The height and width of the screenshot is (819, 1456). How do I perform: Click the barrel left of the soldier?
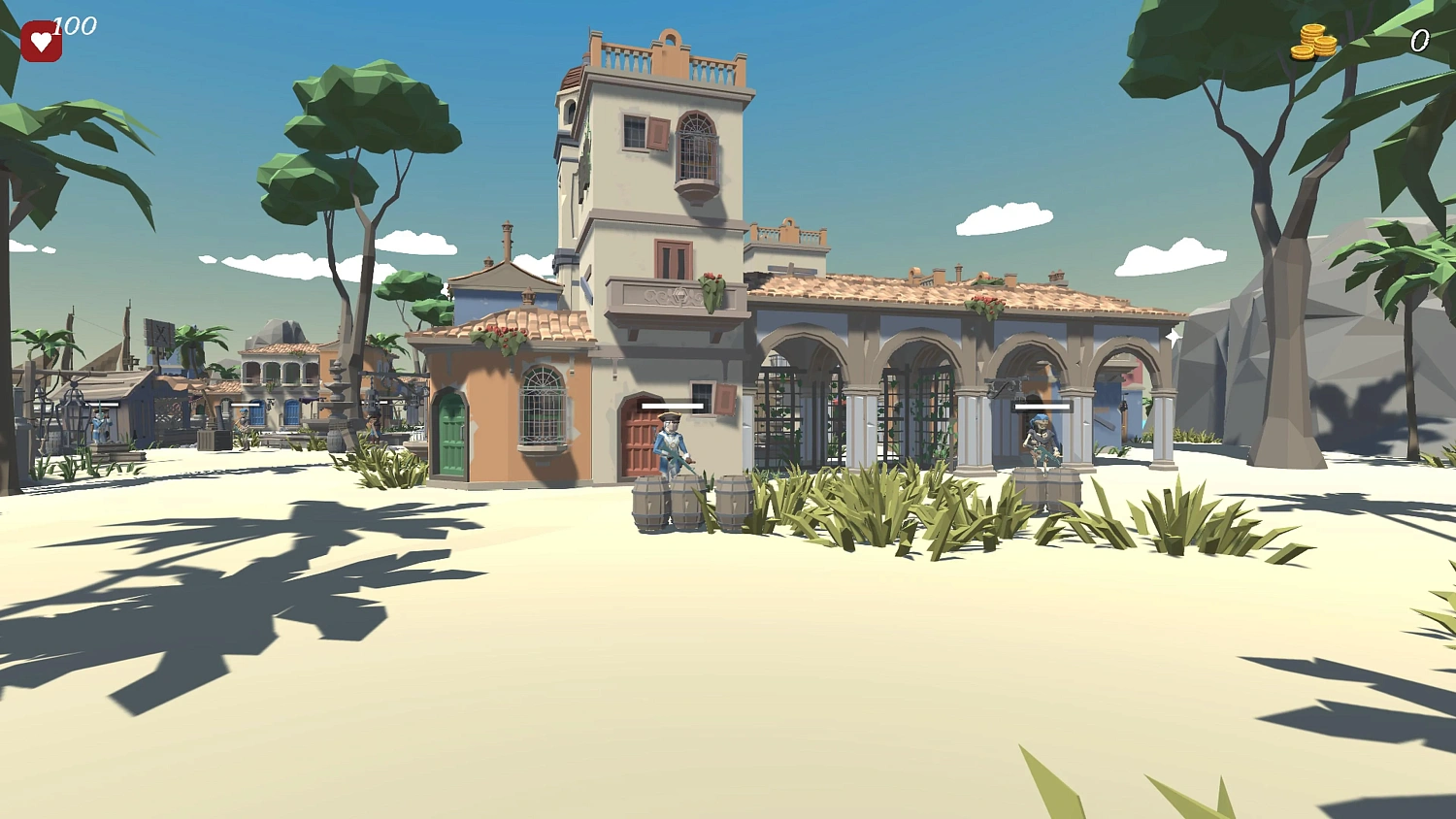(x=648, y=505)
